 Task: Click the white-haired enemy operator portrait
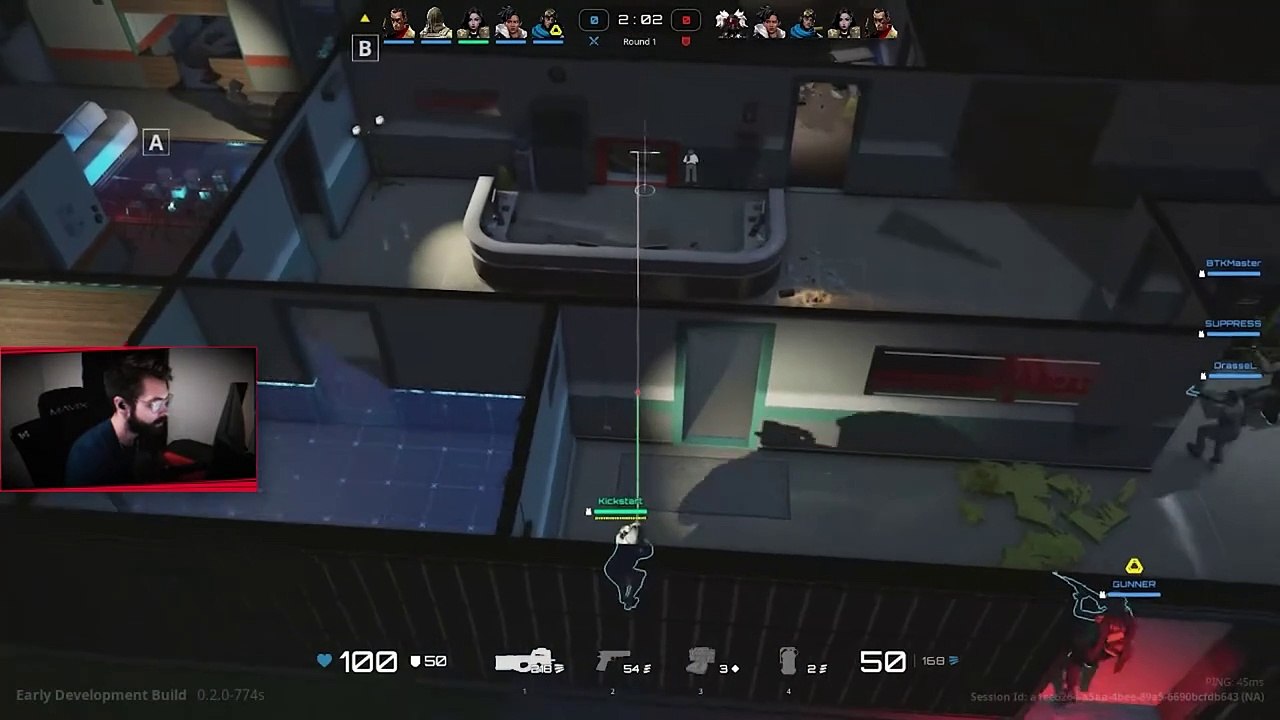tap(732, 23)
